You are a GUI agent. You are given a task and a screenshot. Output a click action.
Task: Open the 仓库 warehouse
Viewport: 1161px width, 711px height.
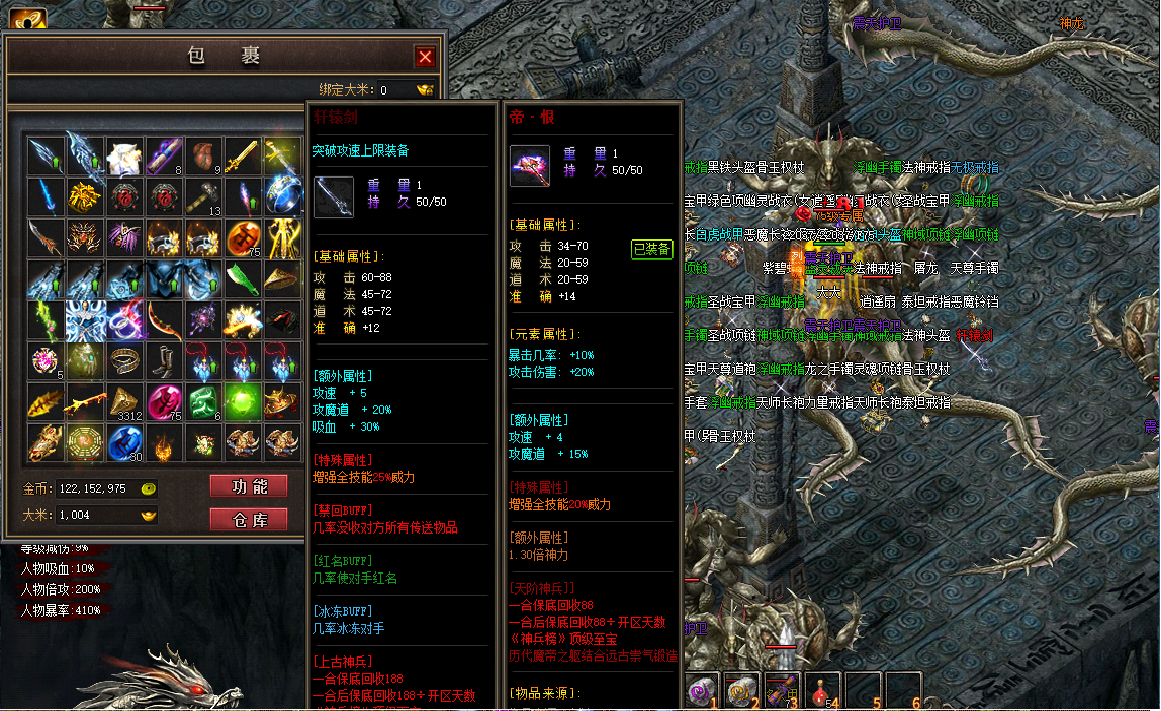248,518
